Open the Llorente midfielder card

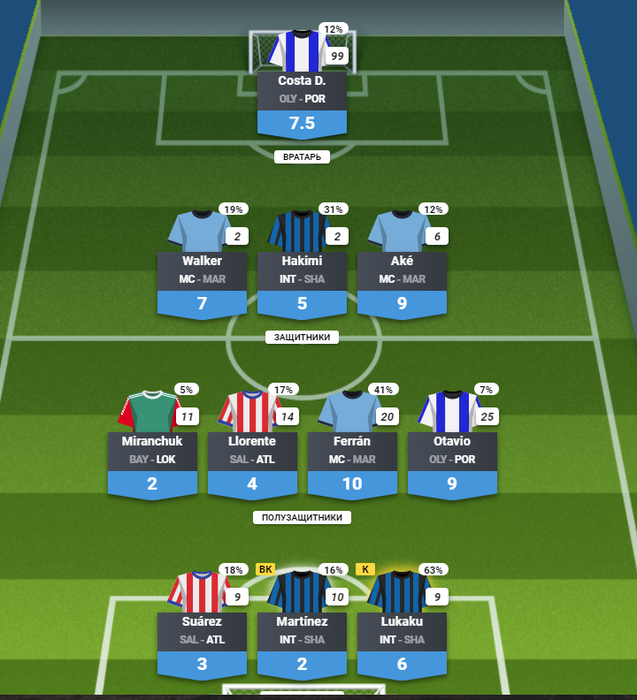(x=252, y=449)
